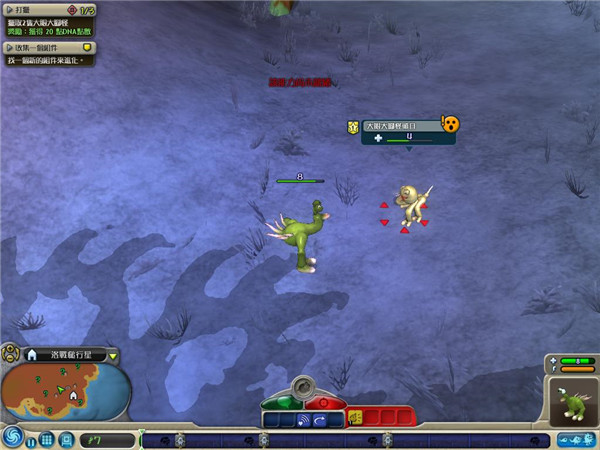Pause the game
Viewport: 600px width, 450px height.
click(32, 440)
